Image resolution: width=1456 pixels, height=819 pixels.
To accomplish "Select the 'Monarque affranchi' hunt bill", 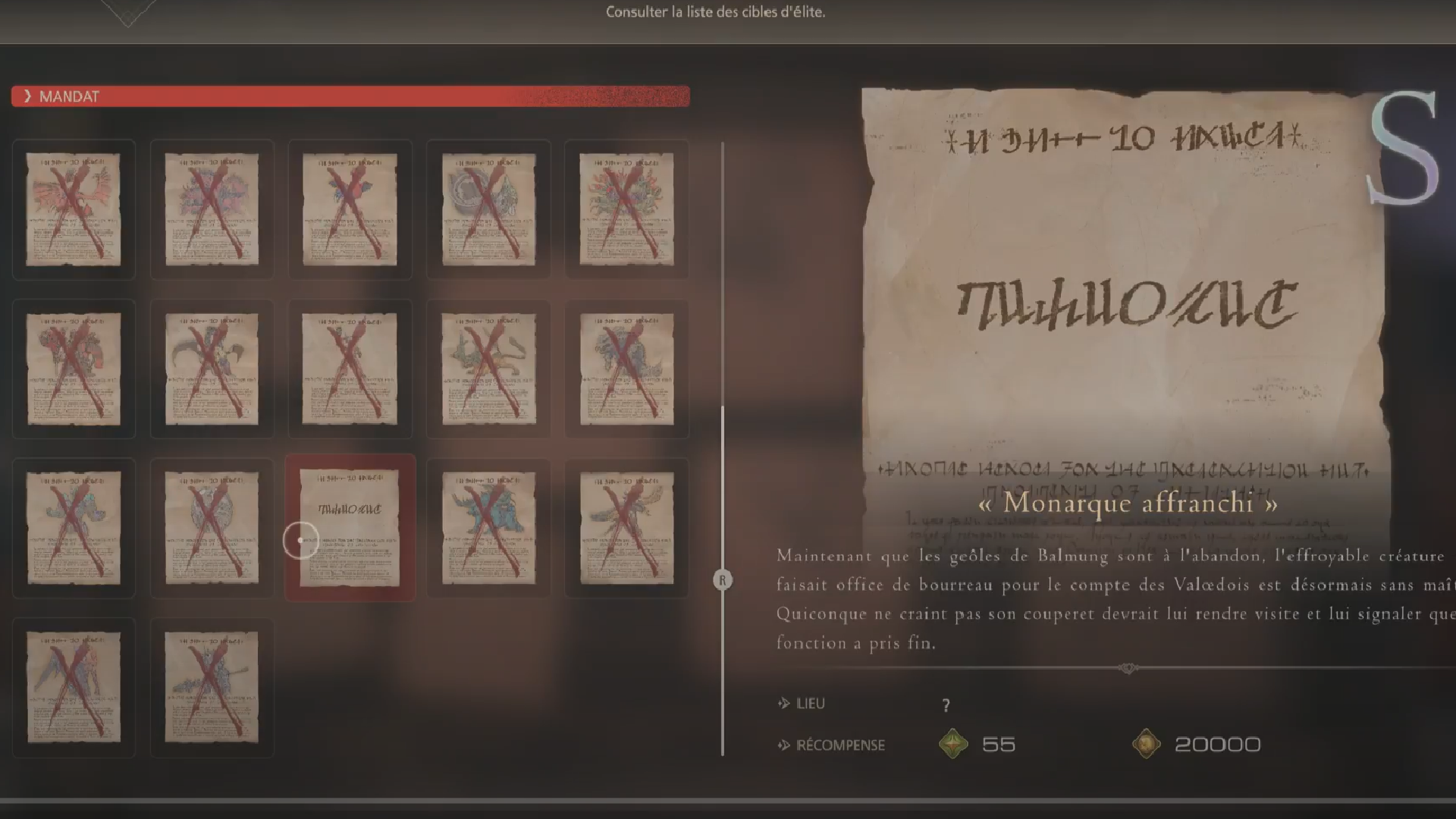I will tap(350, 527).
